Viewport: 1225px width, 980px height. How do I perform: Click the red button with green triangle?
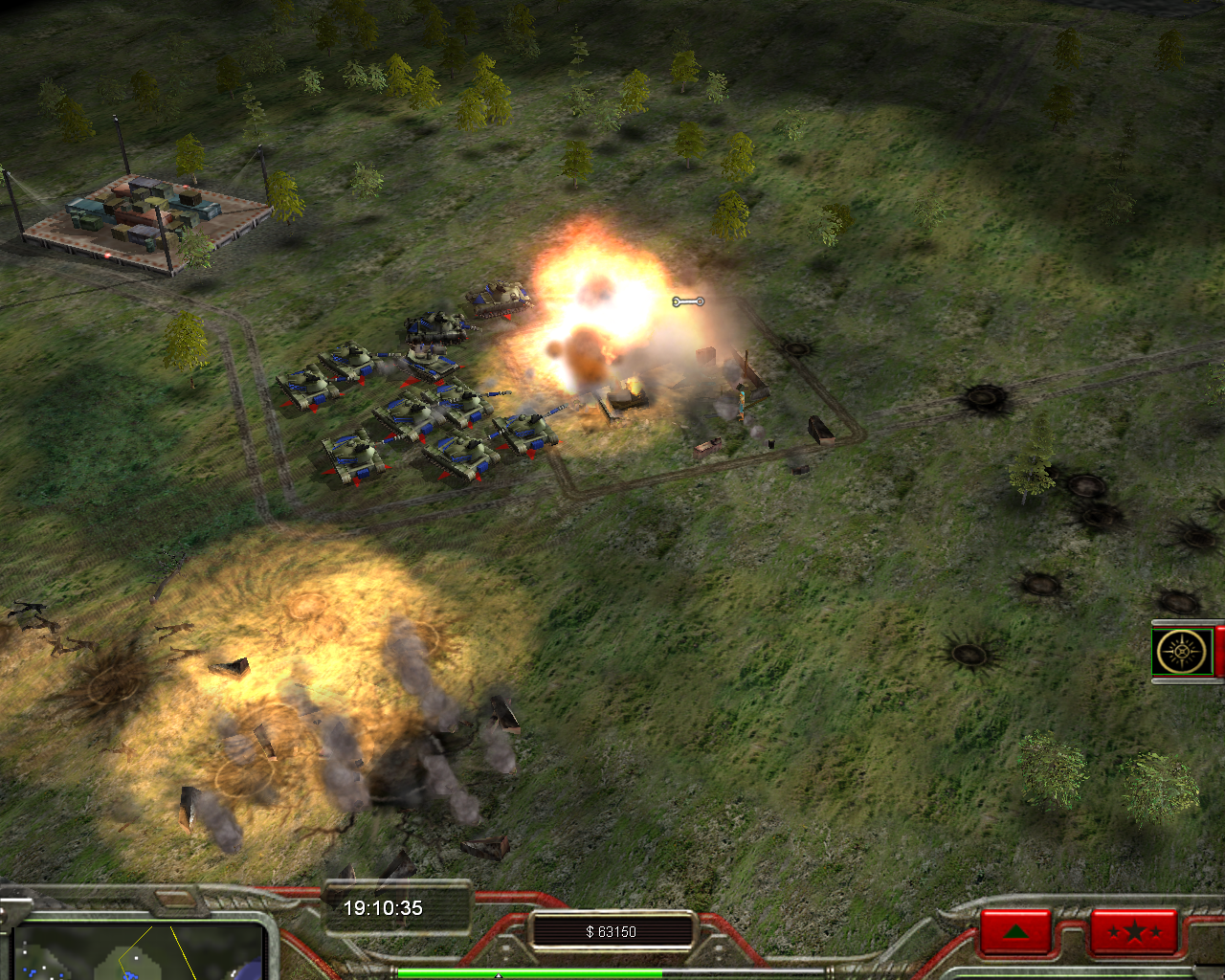tap(1015, 931)
